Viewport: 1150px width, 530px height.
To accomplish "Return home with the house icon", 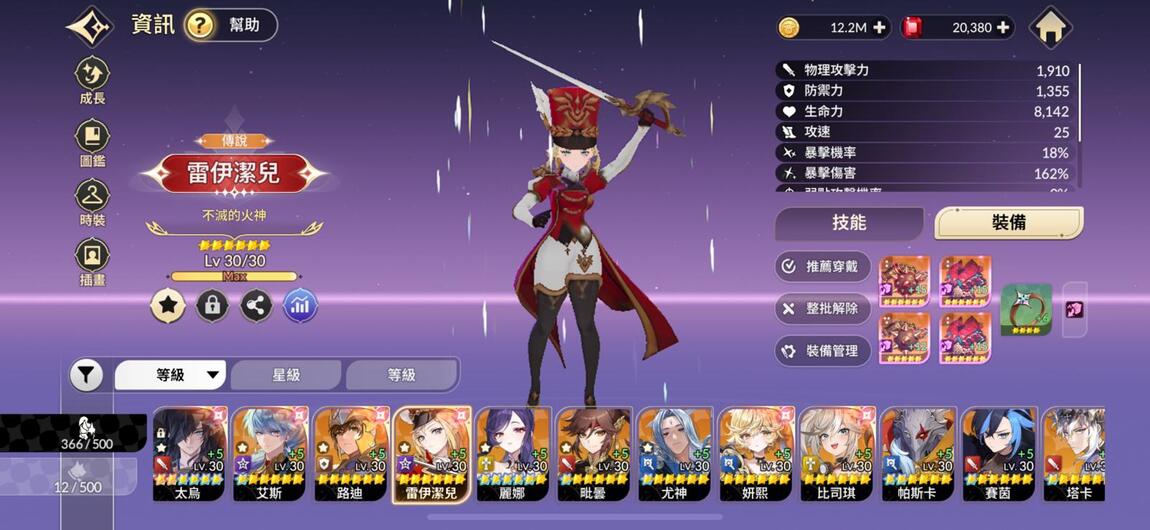I will tap(1050, 27).
